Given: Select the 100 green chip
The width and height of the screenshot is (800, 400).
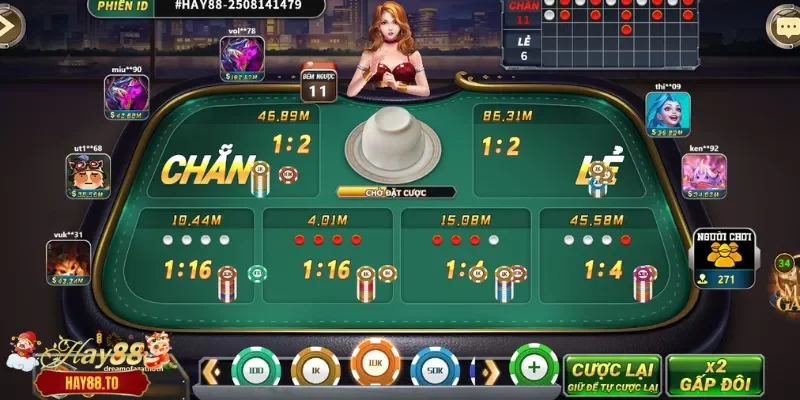Looking at the screenshot, I should (x=256, y=370).
